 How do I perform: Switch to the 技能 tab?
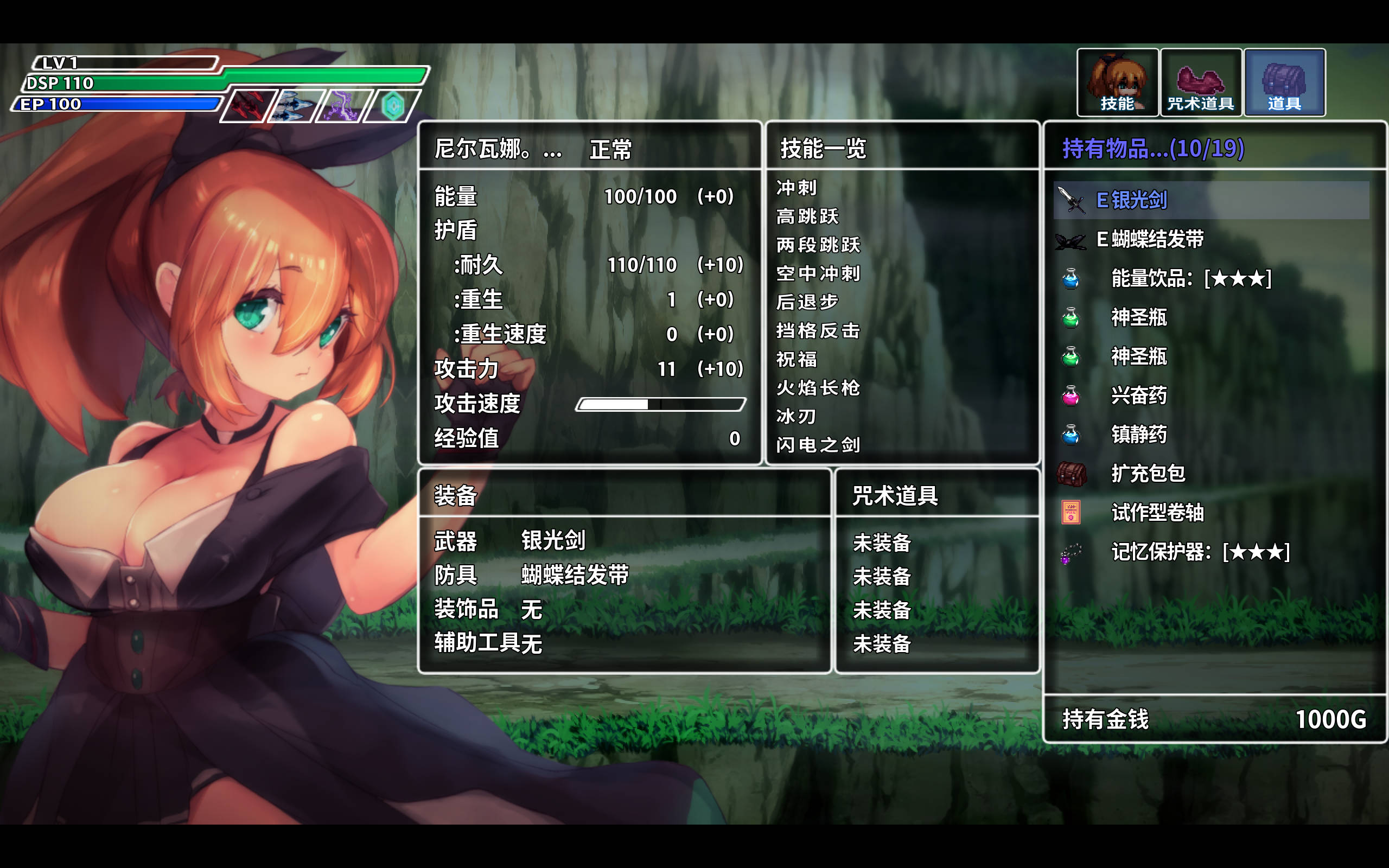click(1117, 82)
